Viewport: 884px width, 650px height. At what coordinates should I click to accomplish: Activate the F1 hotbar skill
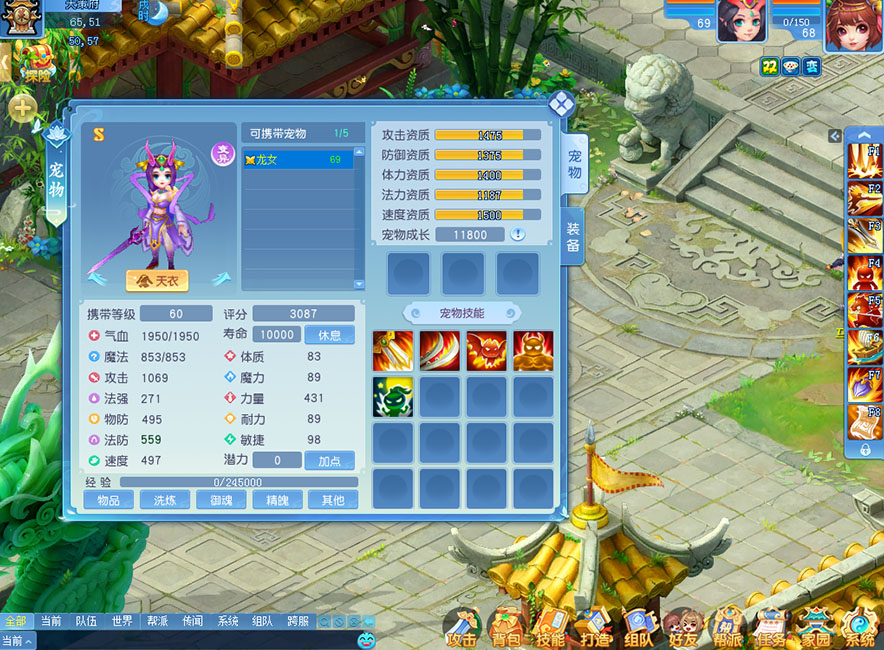[864, 160]
